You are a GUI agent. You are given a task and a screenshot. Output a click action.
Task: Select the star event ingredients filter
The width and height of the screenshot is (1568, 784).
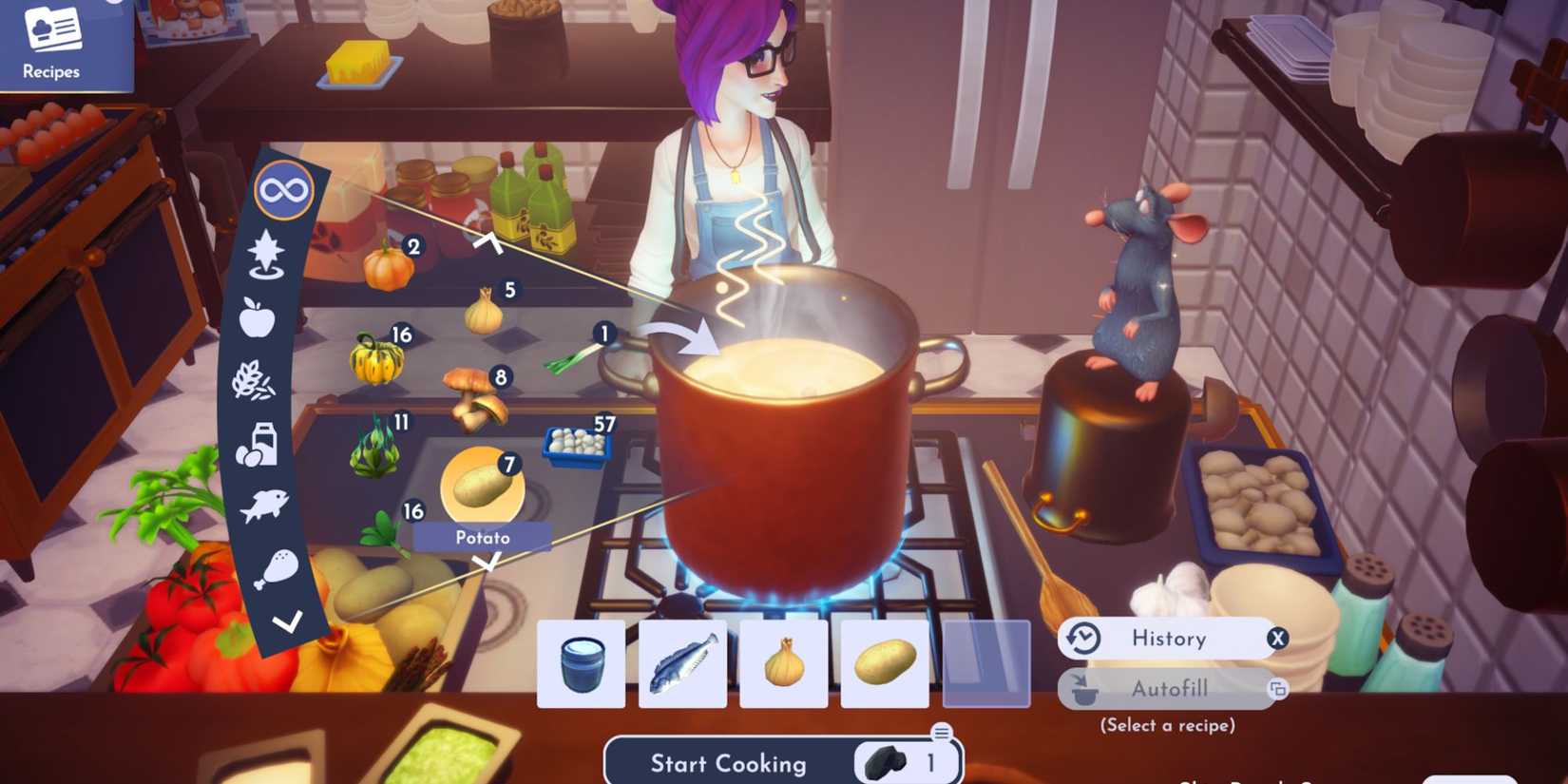click(268, 253)
